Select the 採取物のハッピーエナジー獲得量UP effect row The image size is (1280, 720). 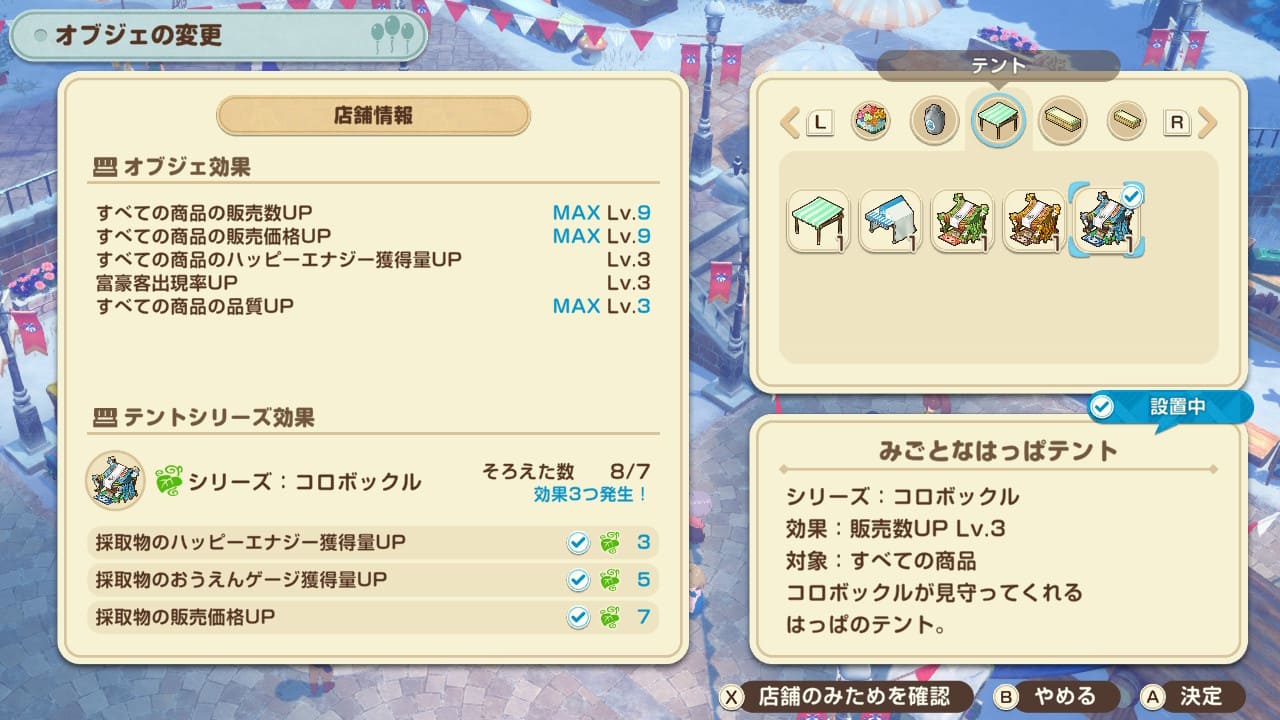click(372, 542)
